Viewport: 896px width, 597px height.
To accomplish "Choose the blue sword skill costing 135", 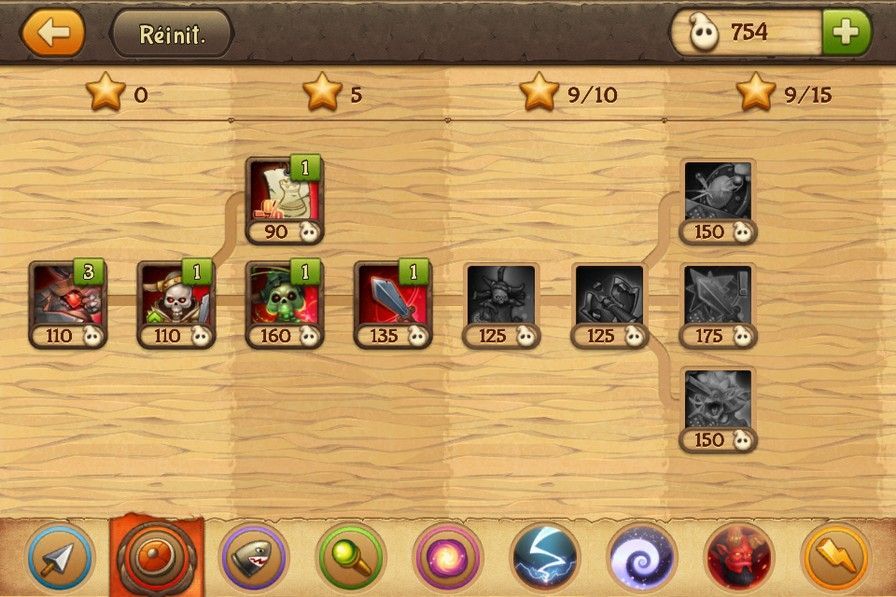I will pos(390,297).
